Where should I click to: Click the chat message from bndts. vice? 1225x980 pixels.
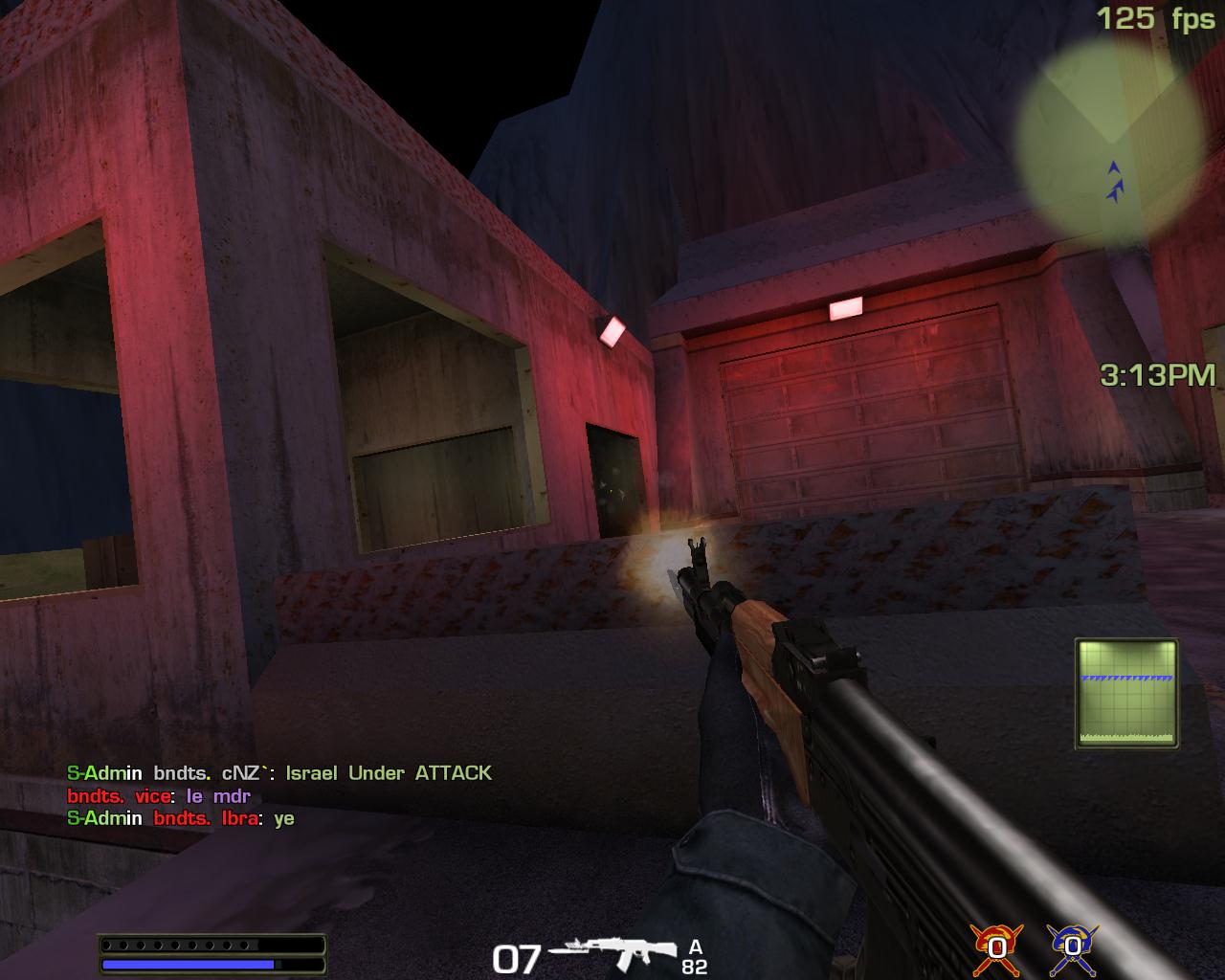click(x=159, y=796)
